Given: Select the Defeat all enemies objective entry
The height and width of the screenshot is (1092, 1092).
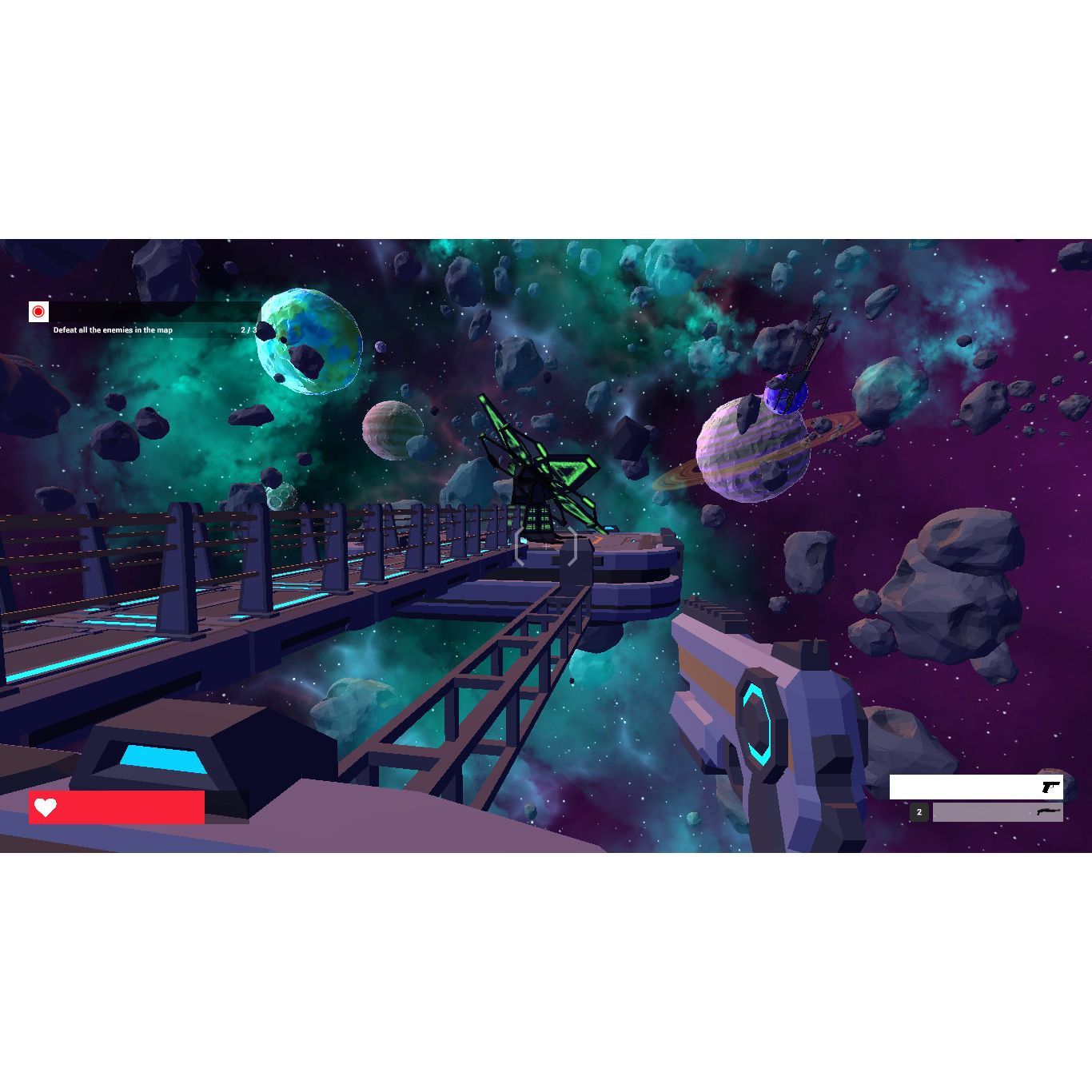Looking at the screenshot, I should (x=112, y=329).
